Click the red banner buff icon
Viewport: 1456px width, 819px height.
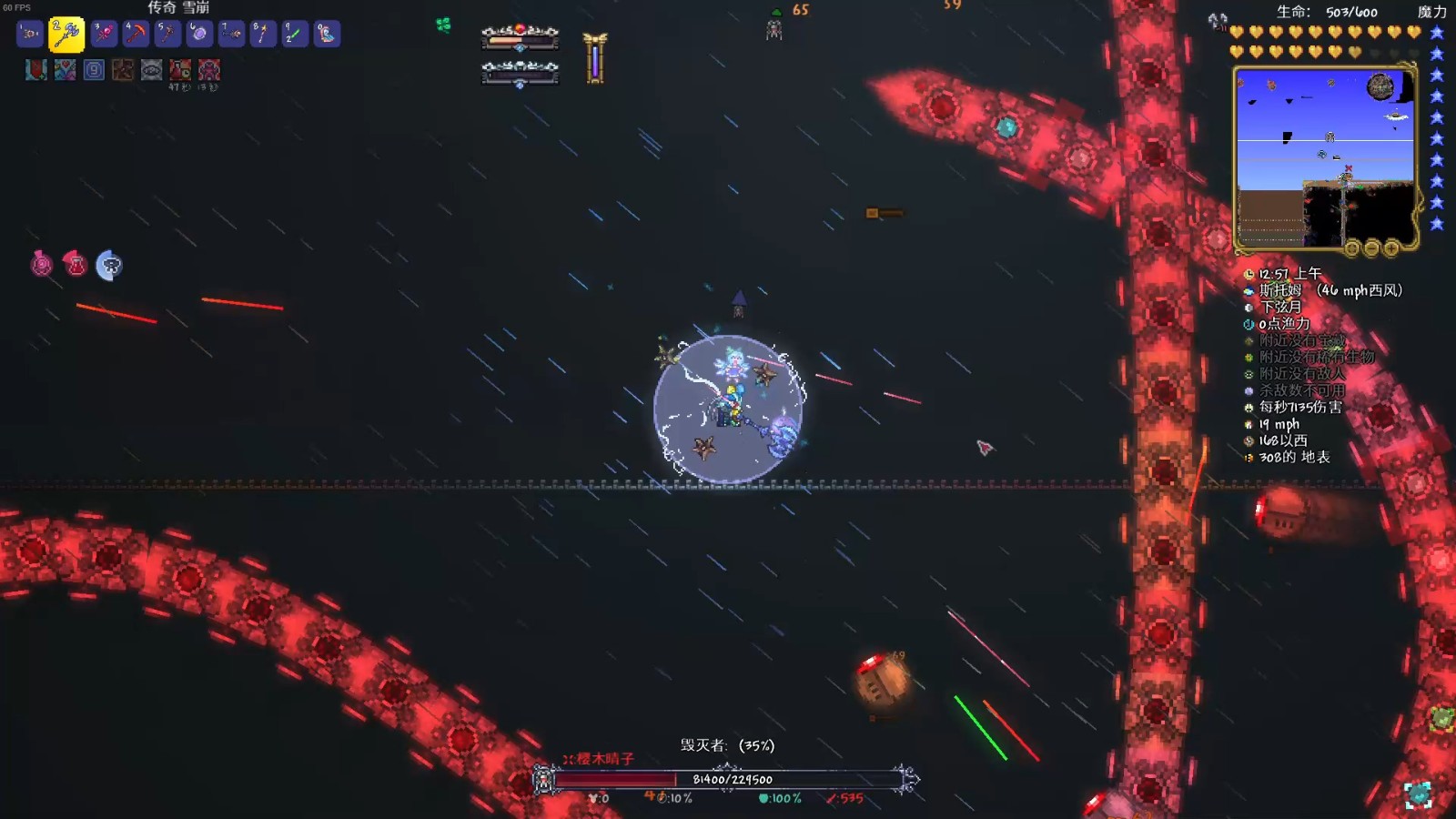pyautogui.click(x=35, y=70)
